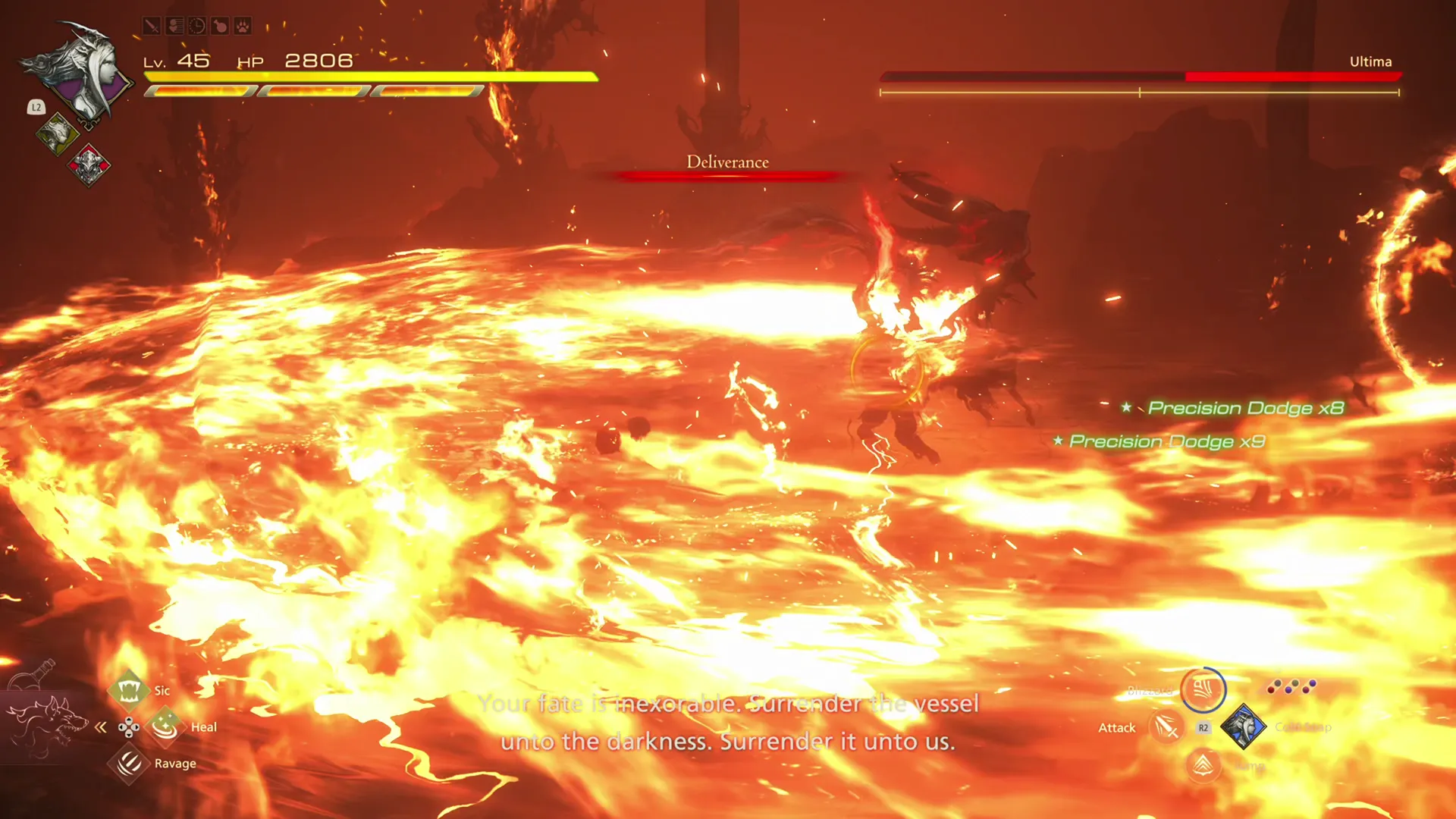
Task: Select the Ravage claw icon
Action: pos(129,764)
